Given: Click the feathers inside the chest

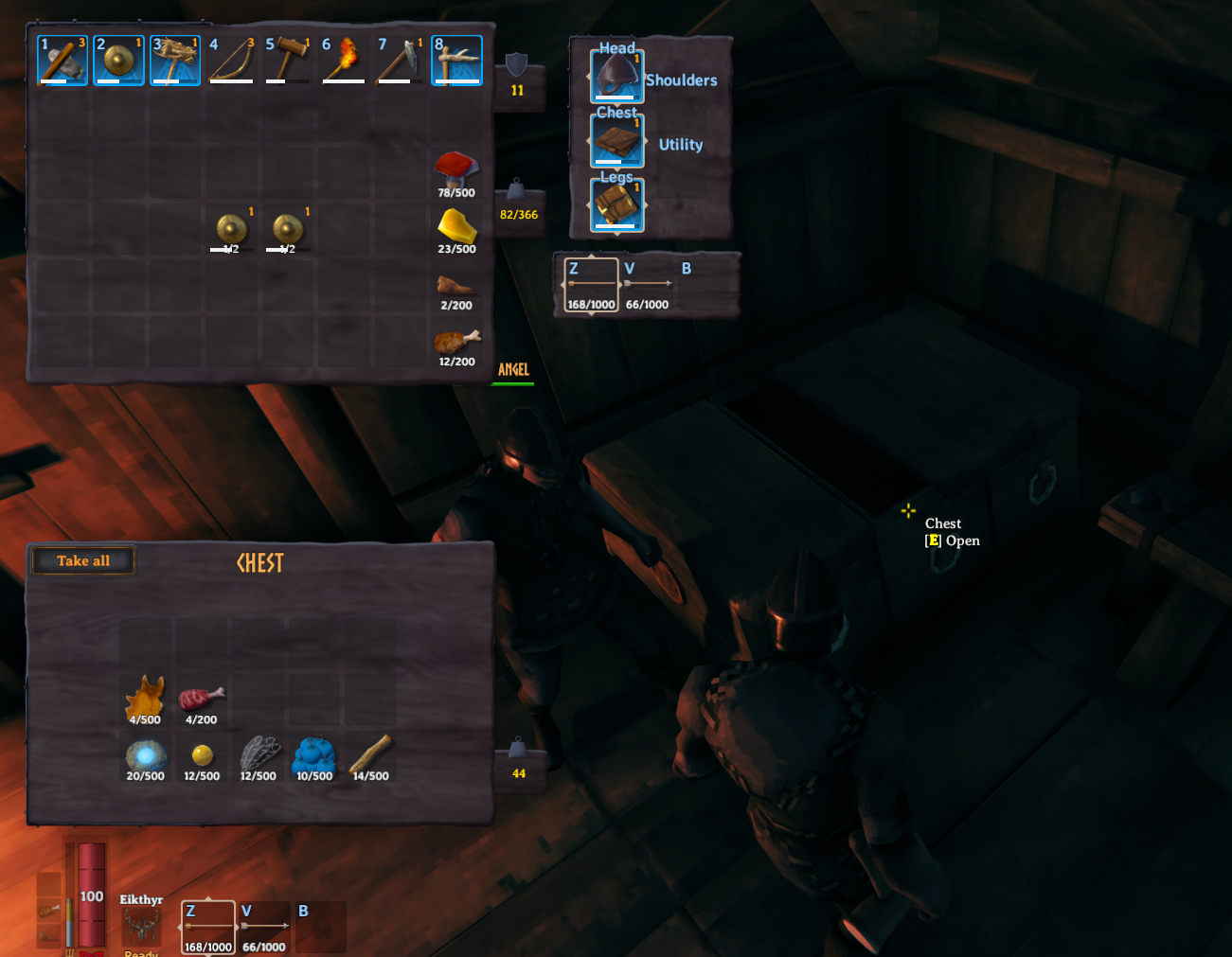Looking at the screenshot, I should [x=259, y=755].
